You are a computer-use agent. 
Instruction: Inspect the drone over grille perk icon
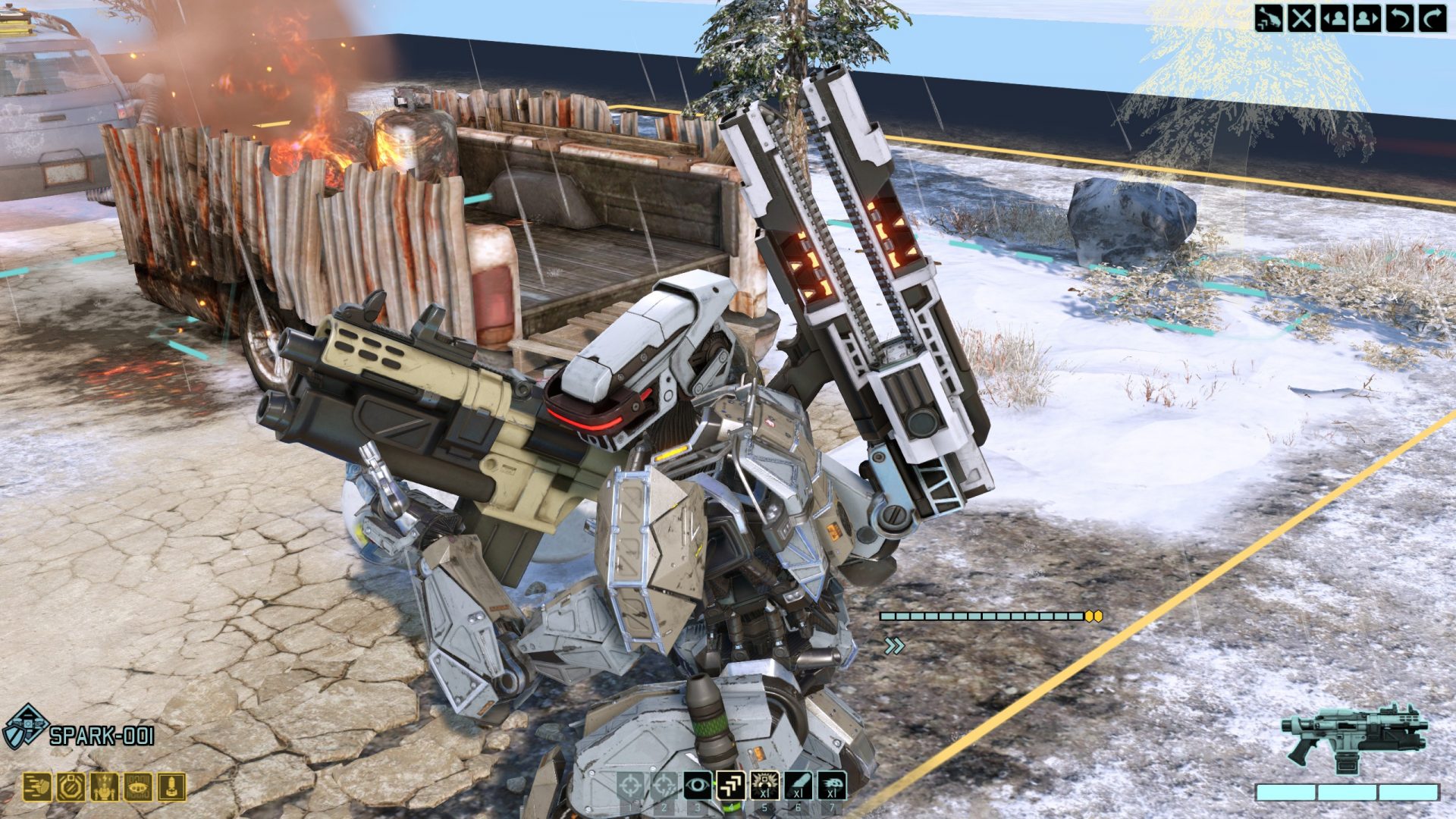click(x=138, y=788)
